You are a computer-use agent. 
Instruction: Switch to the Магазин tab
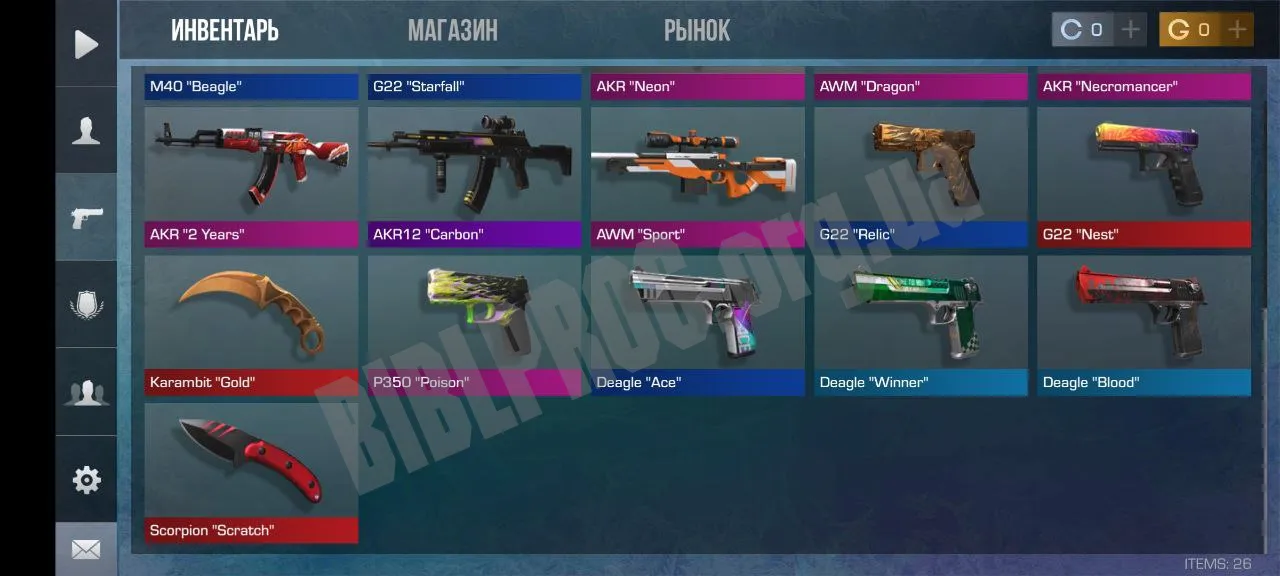pyautogui.click(x=452, y=31)
